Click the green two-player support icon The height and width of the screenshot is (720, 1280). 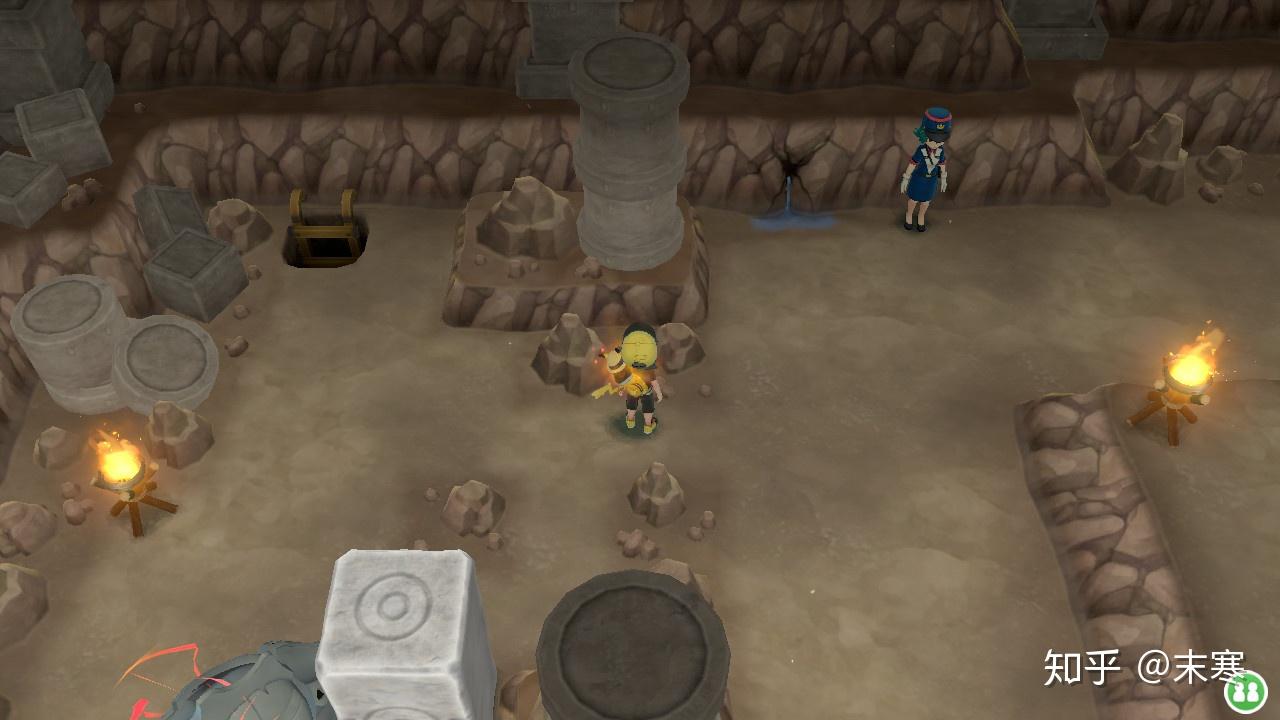point(1245,691)
